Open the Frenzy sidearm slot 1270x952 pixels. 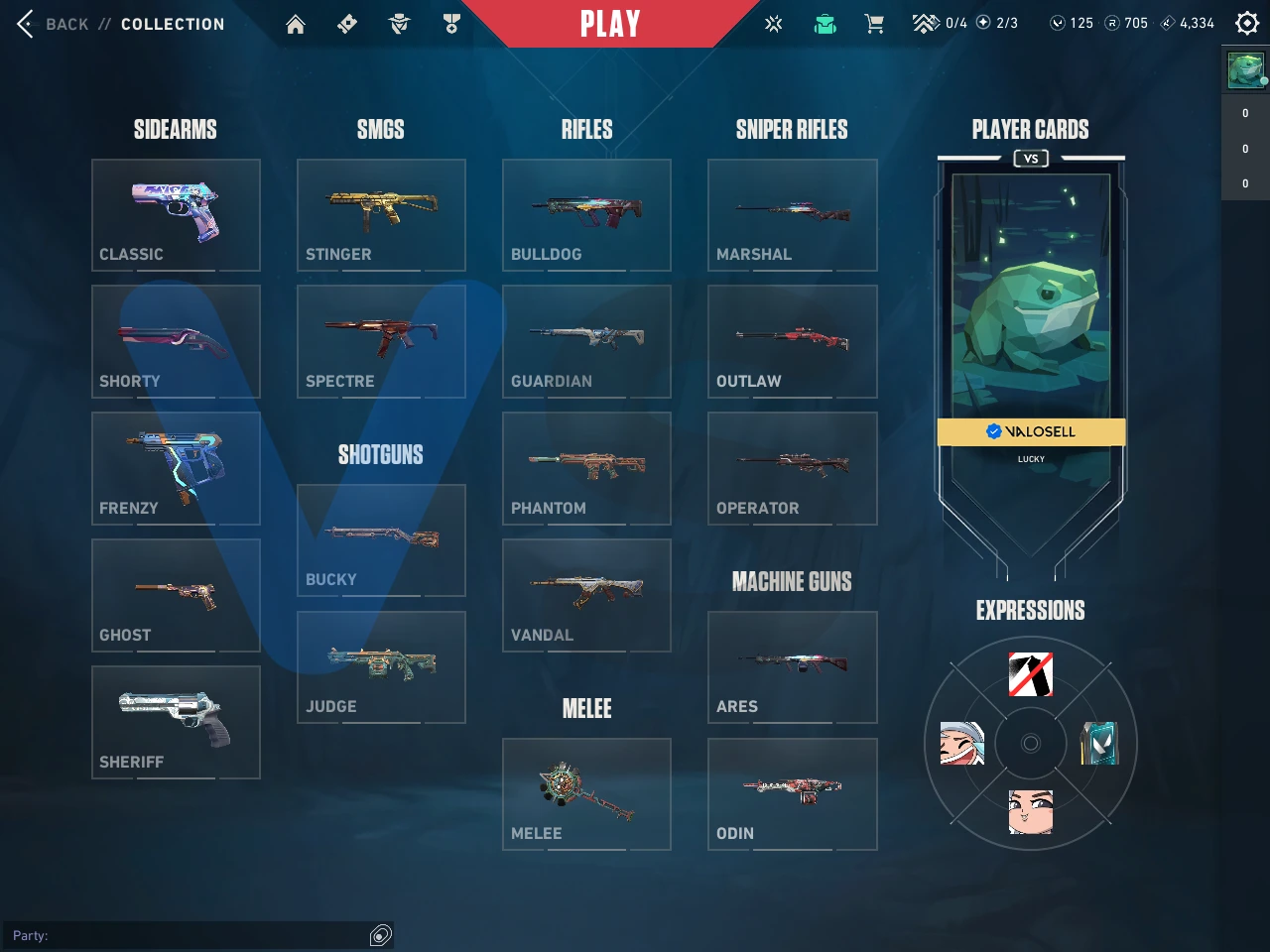click(176, 468)
